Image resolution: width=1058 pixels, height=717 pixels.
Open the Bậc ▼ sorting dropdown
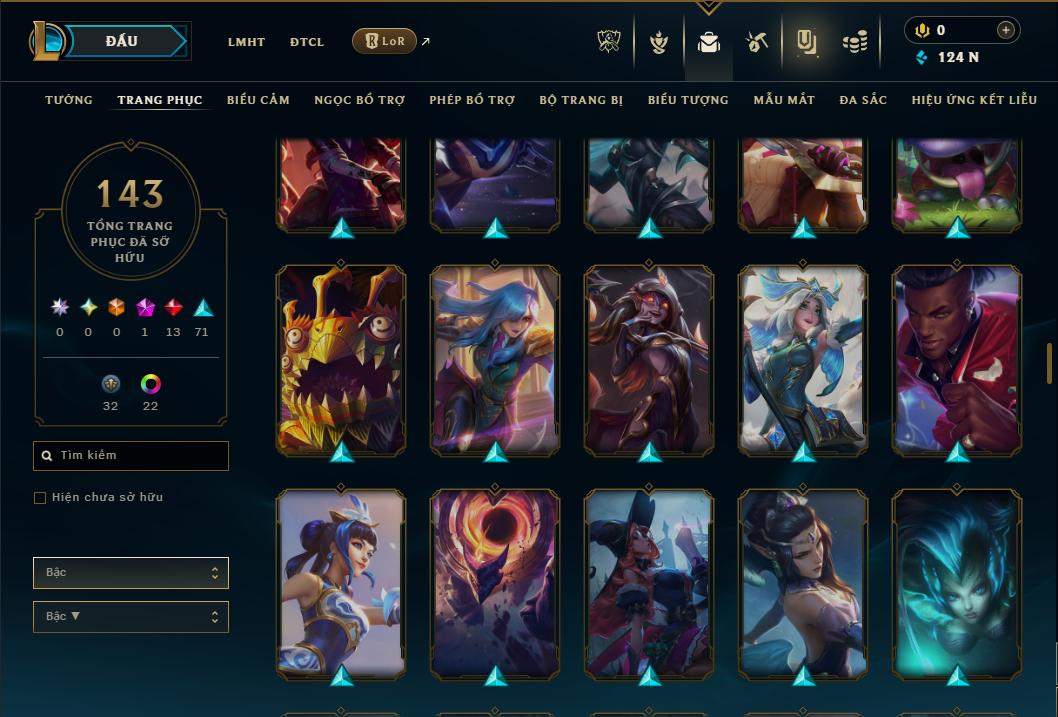click(131, 617)
